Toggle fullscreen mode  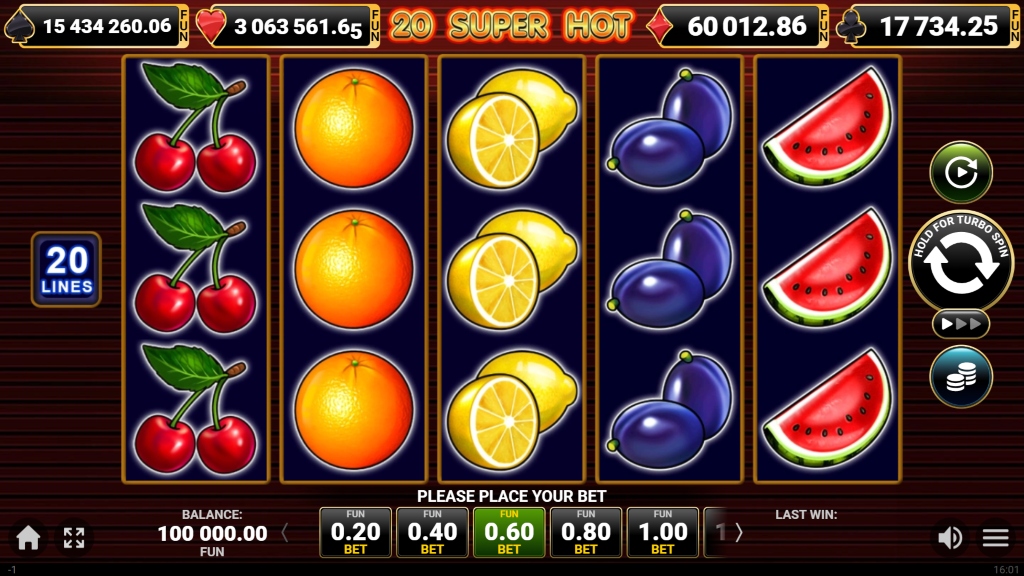pyautogui.click(x=74, y=538)
